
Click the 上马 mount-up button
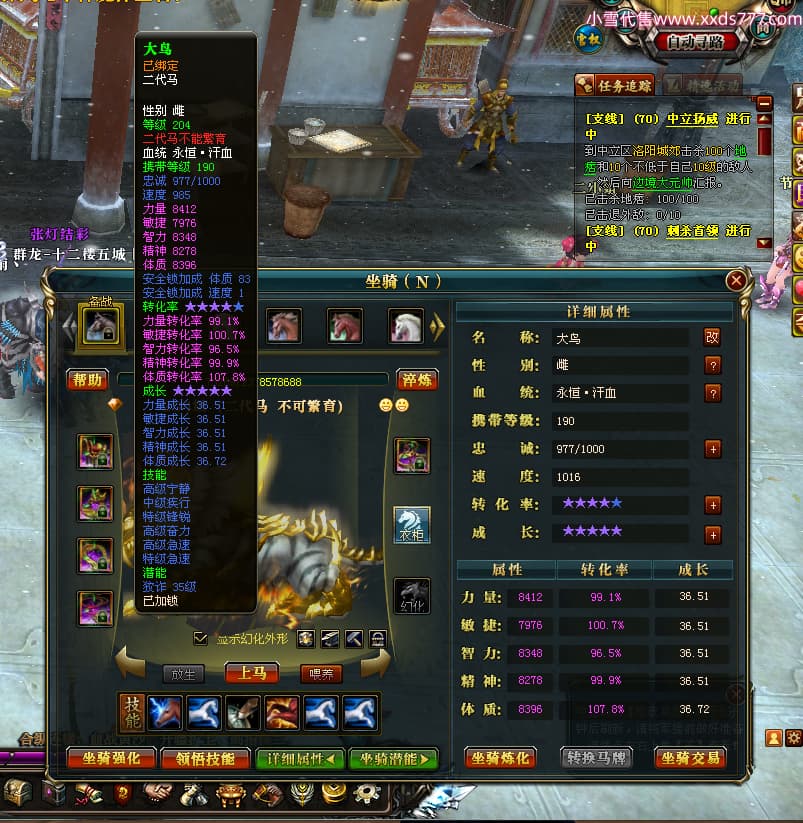click(251, 673)
